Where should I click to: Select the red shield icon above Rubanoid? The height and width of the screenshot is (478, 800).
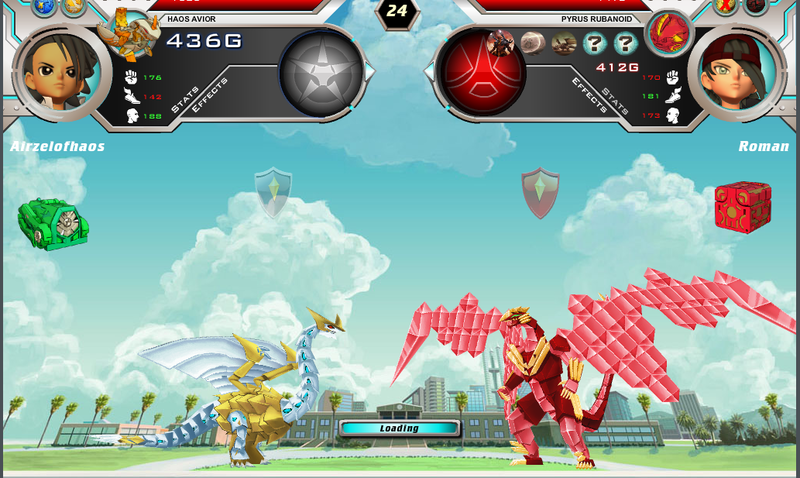(540, 192)
